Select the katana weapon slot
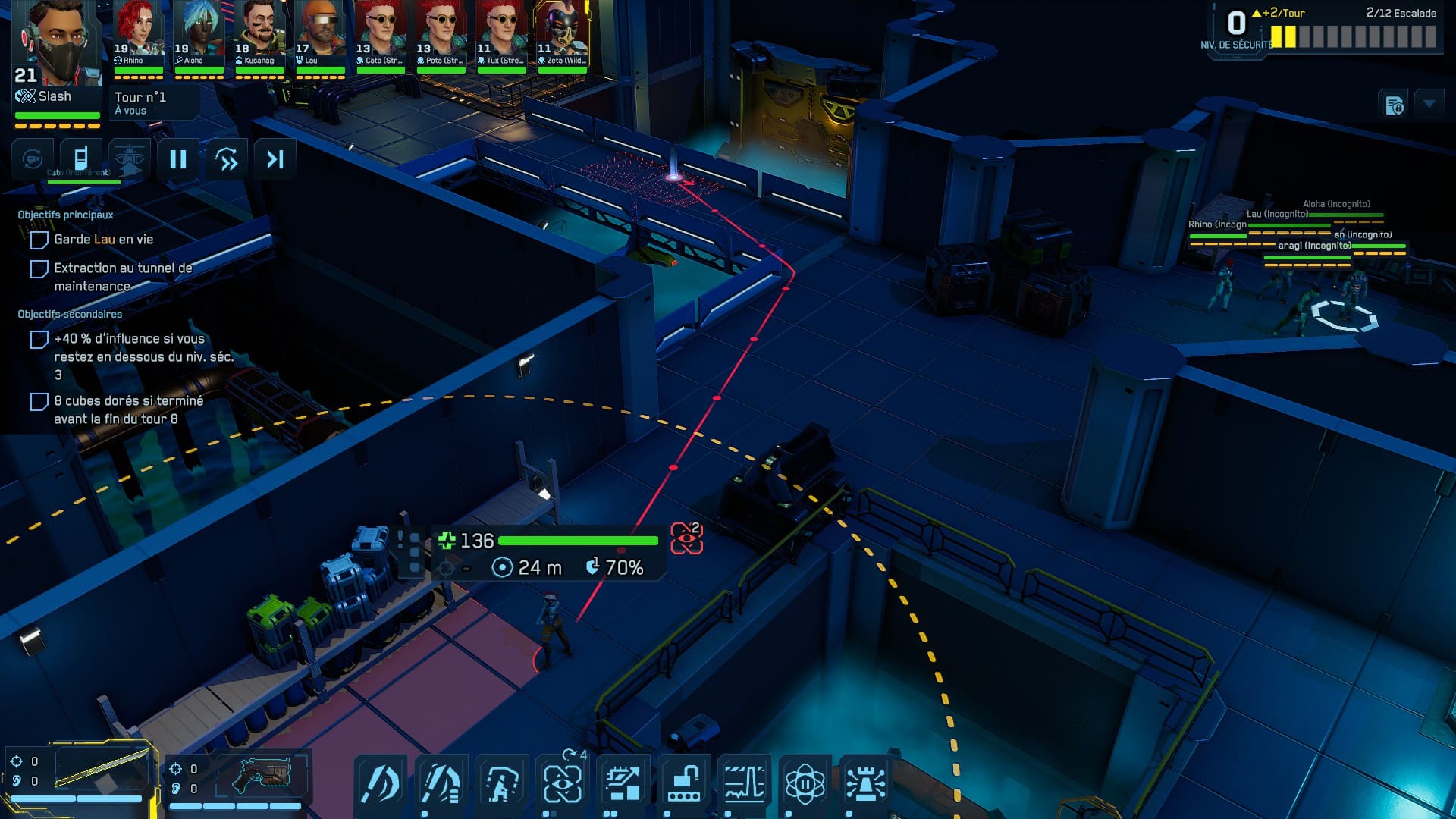 (x=102, y=770)
